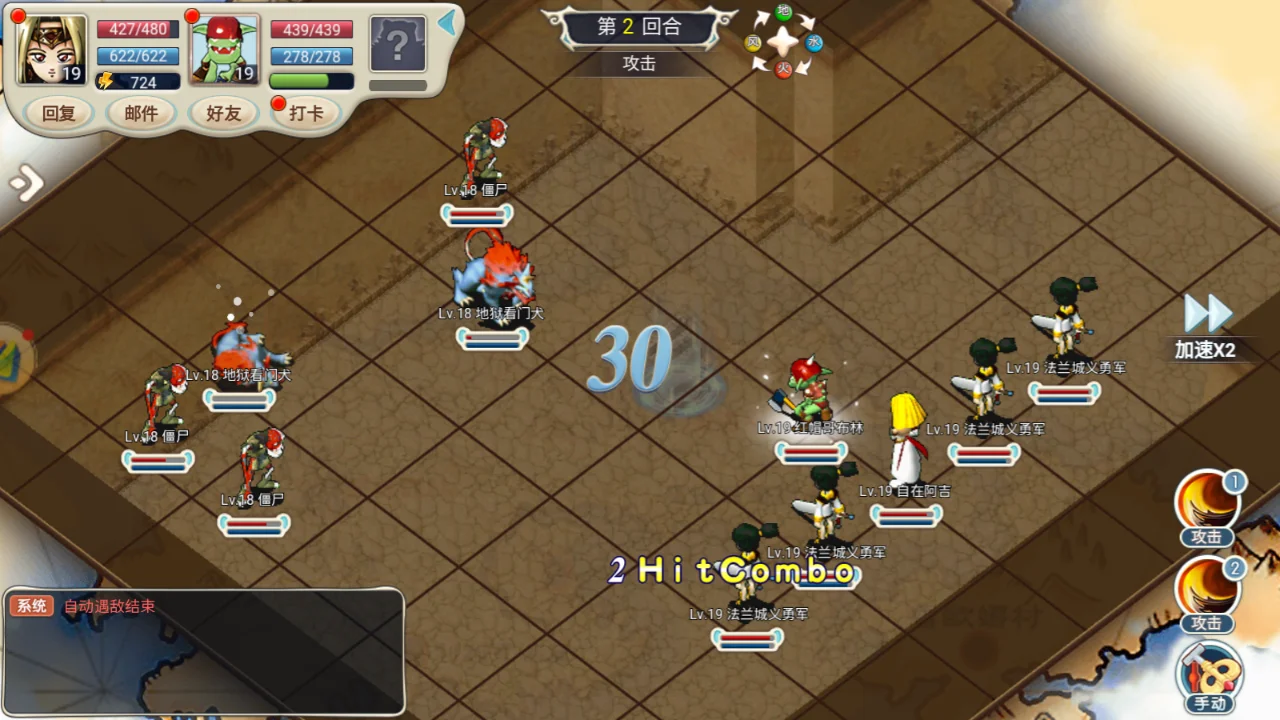Open the 好友 friends list
The width and height of the screenshot is (1280, 720).
pos(223,113)
